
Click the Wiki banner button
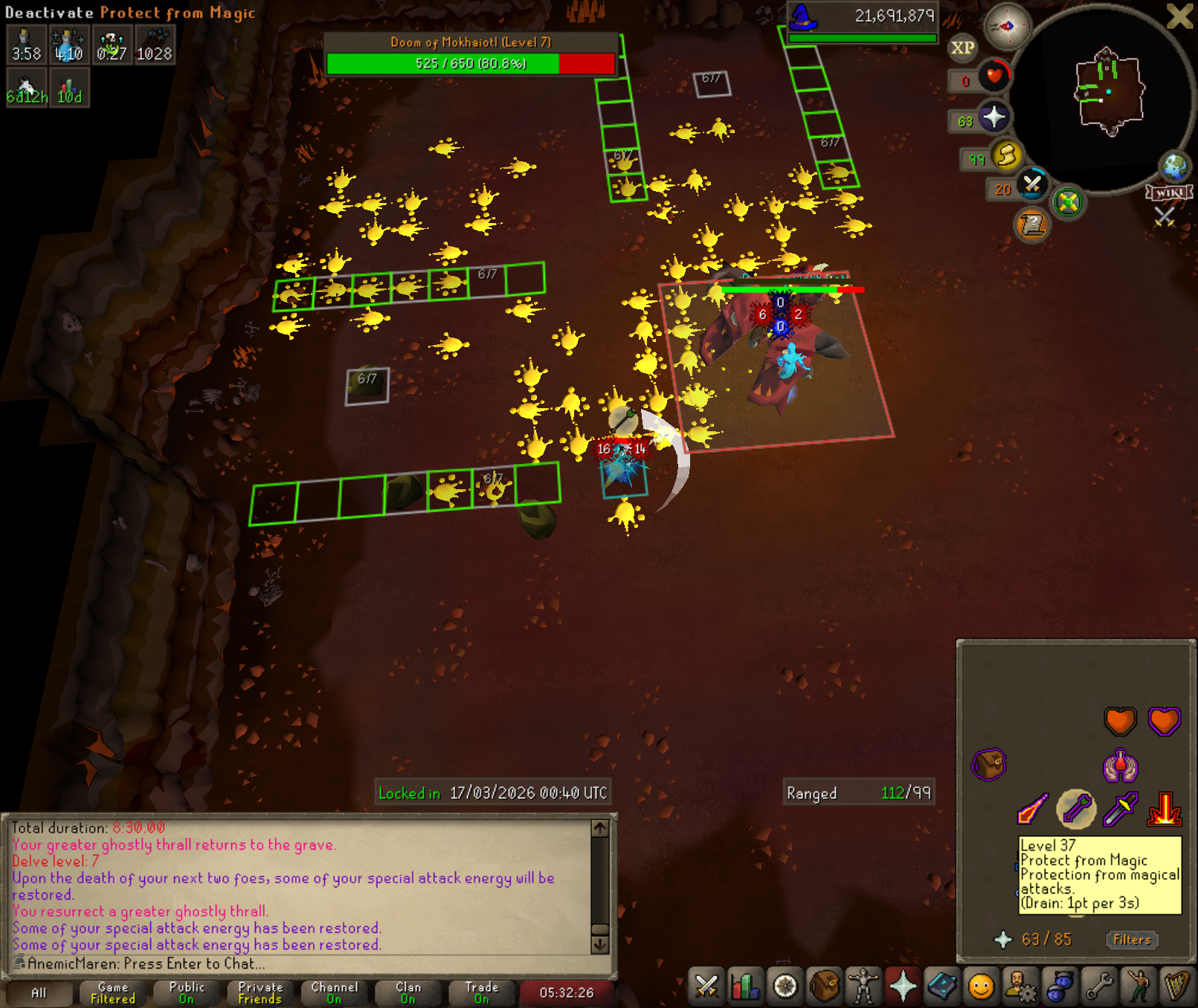[x=1170, y=193]
